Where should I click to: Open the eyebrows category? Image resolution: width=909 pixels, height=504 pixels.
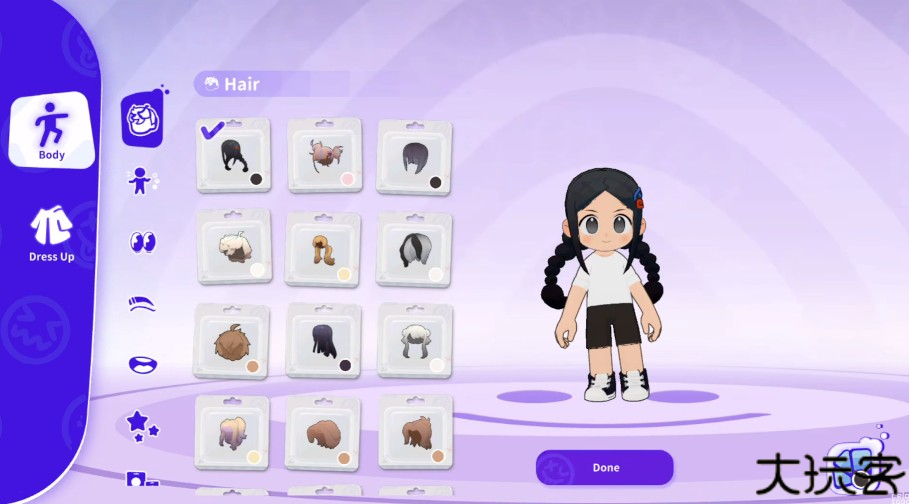[142, 304]
